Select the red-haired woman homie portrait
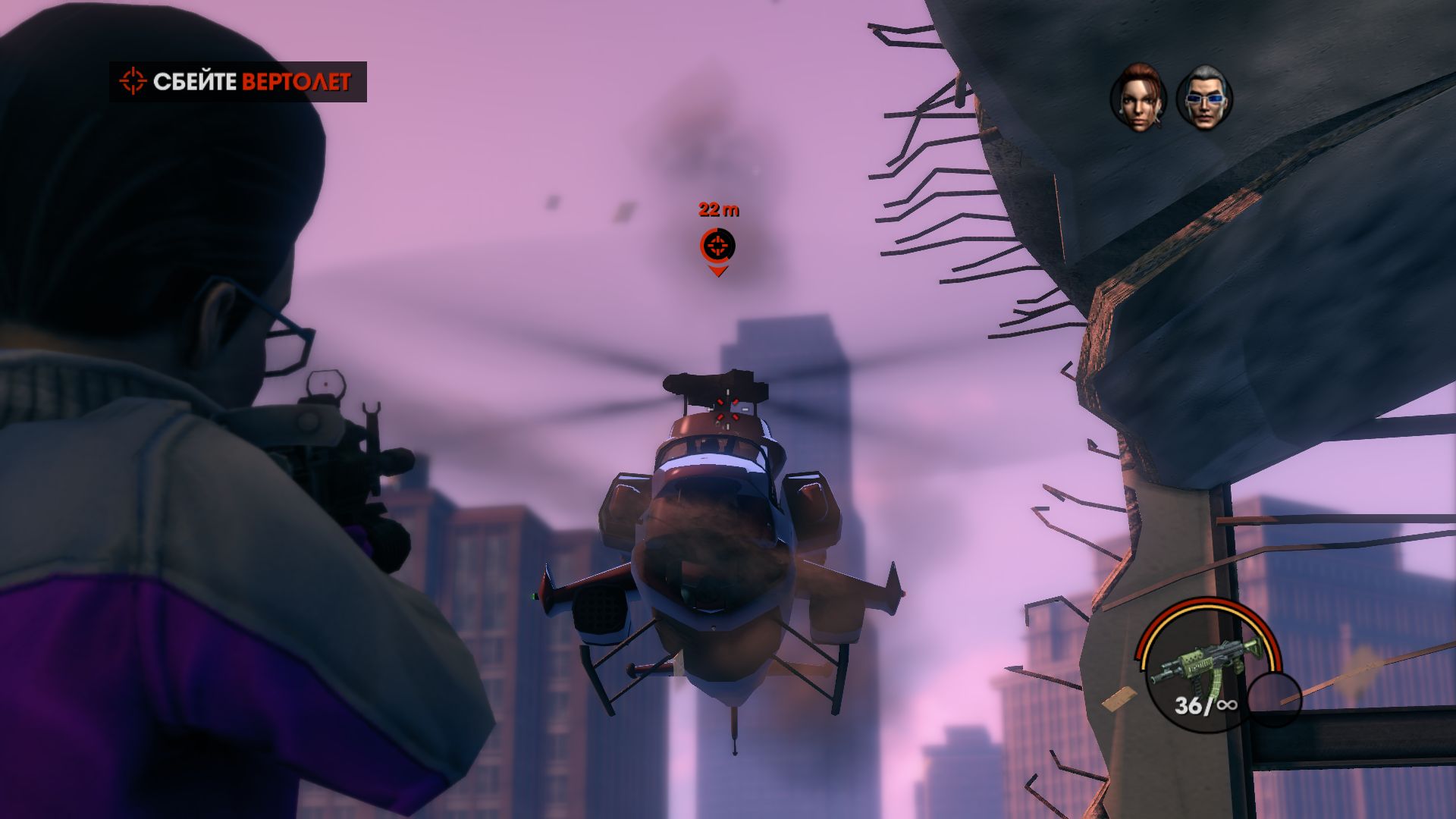 click(1138, 98)
